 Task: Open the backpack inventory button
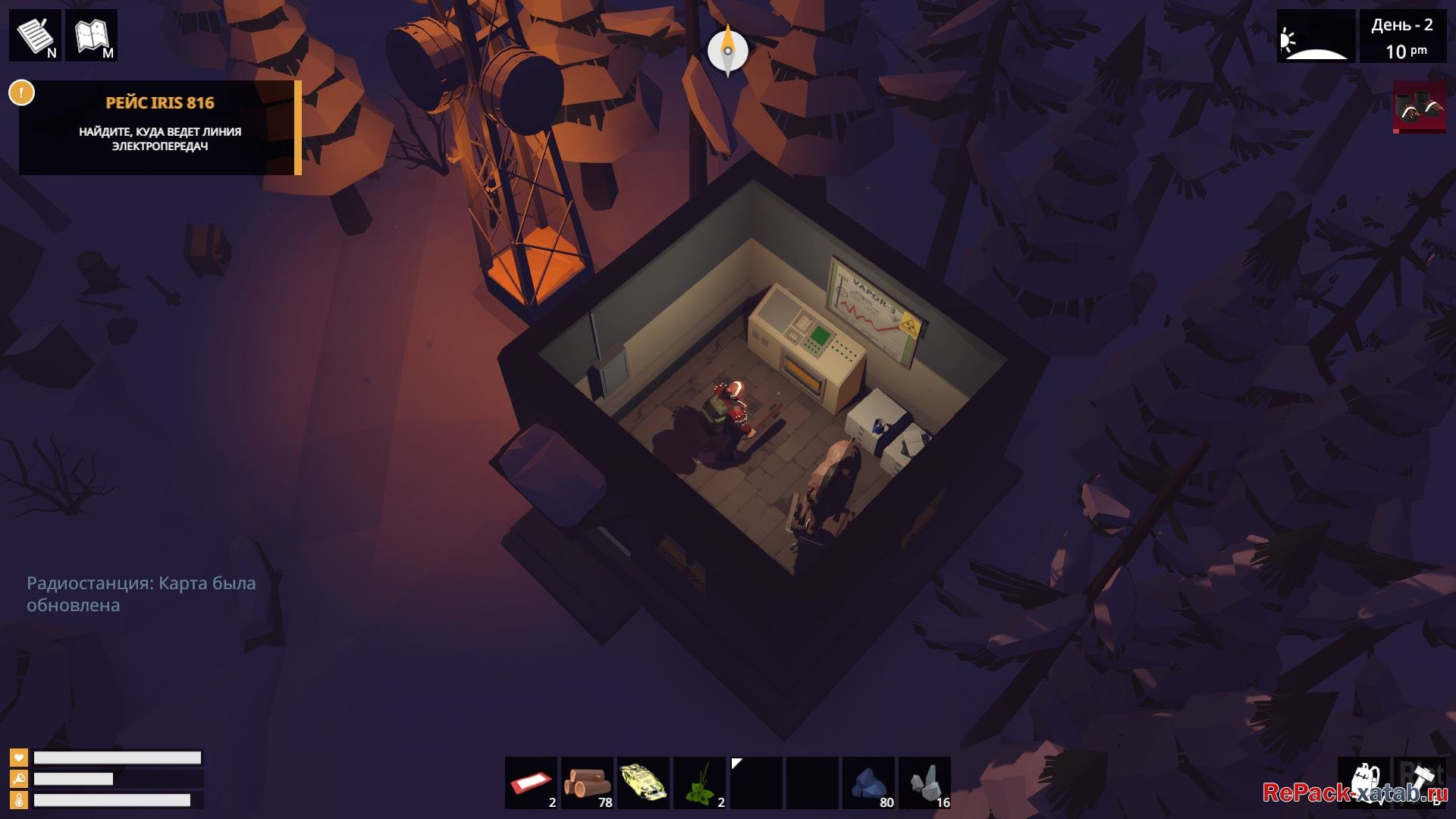coord(1363,783)
